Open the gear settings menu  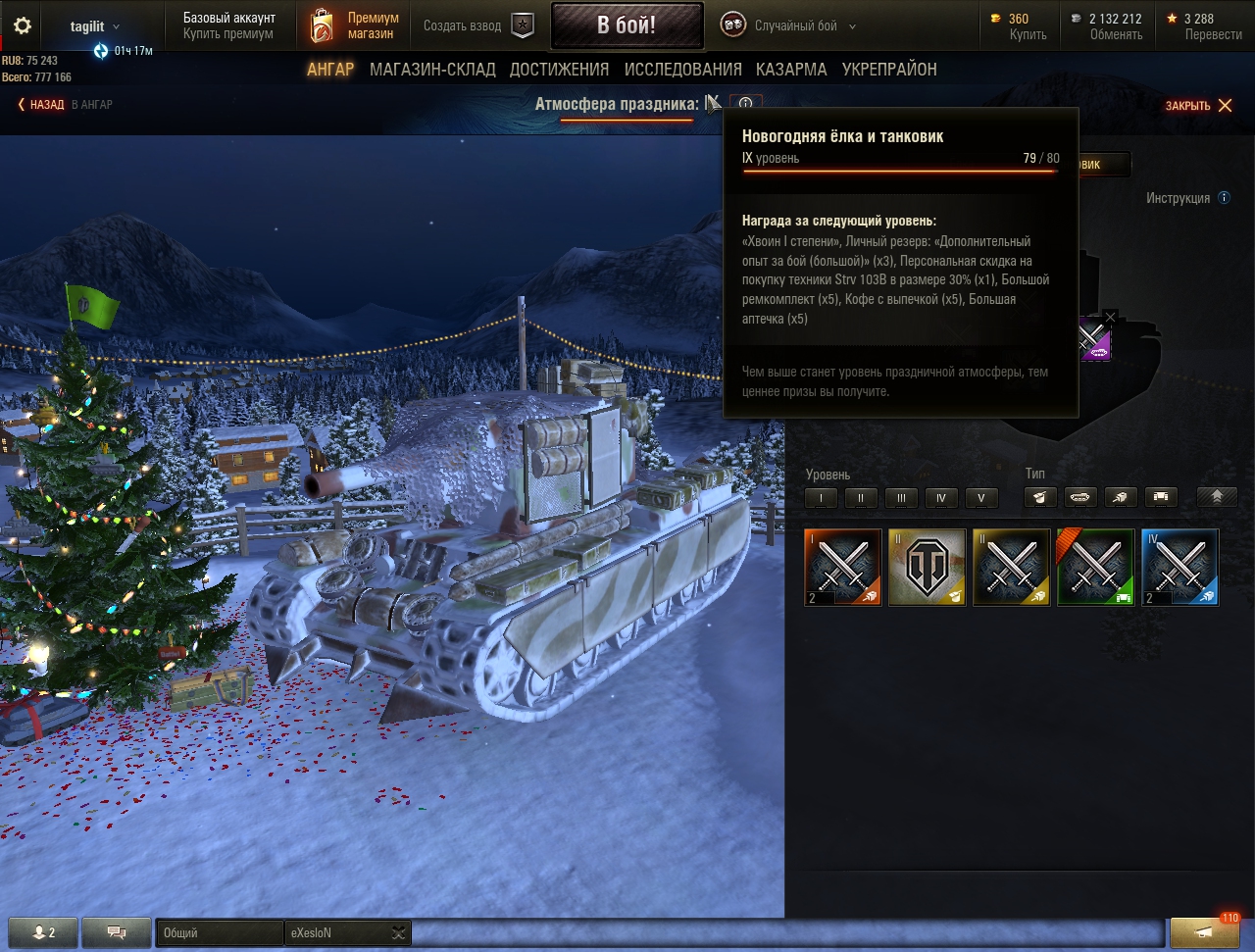coord(22,26)
